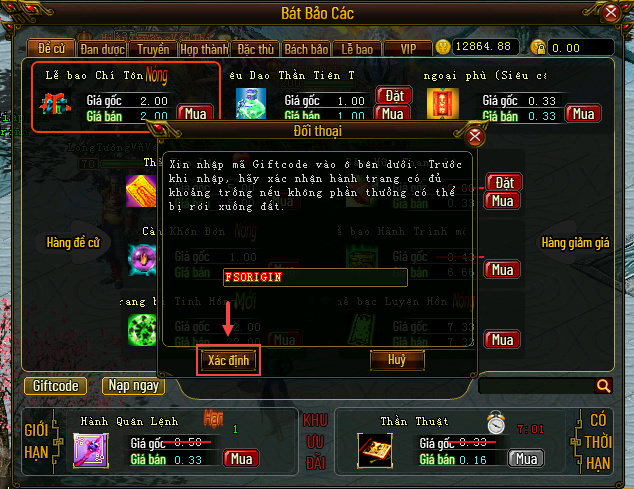Screen dimensions: 634x489
Task: Choose the Lễ bao tab
Action: point(356,48)
